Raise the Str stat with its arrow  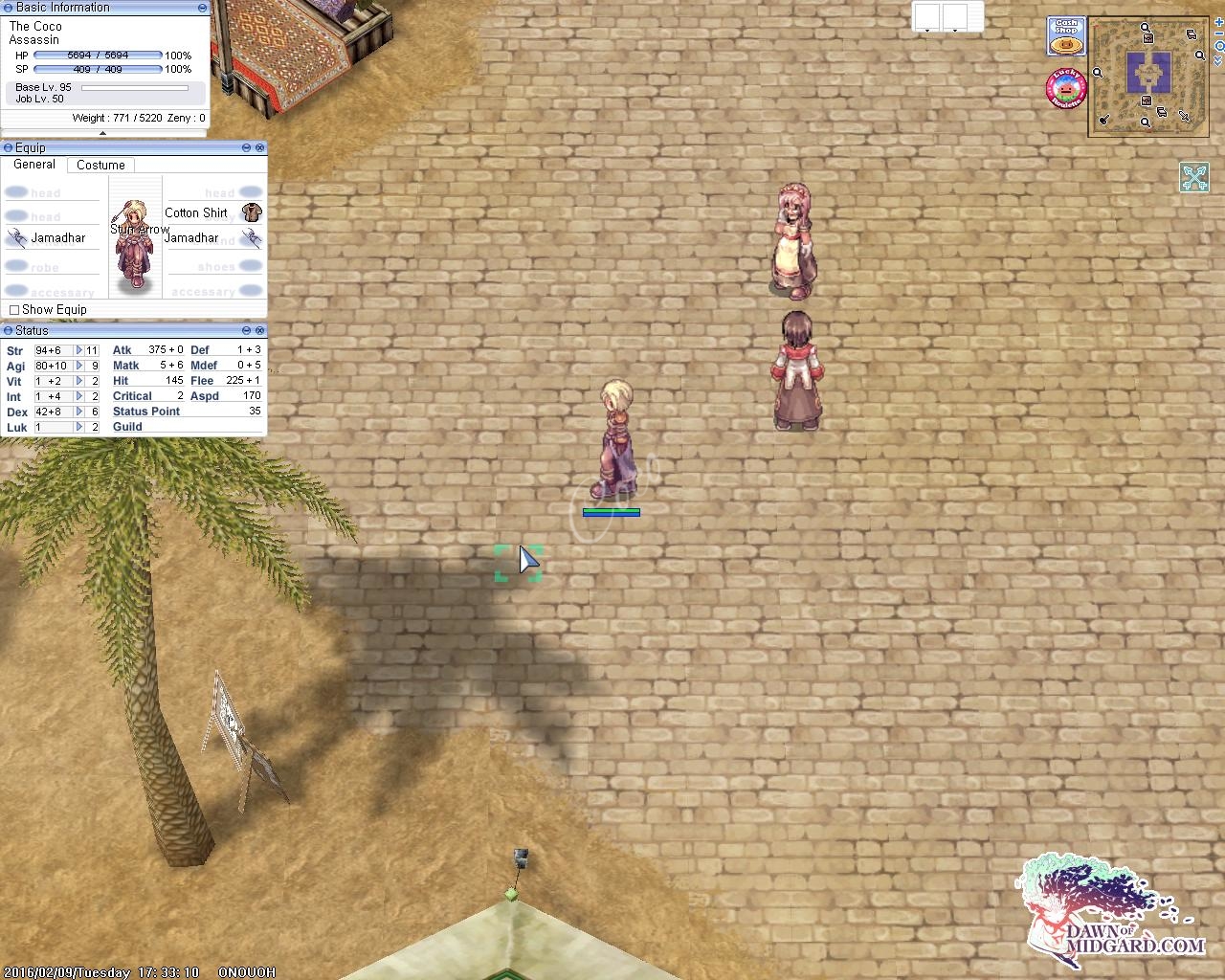click(x=79, y=350)
